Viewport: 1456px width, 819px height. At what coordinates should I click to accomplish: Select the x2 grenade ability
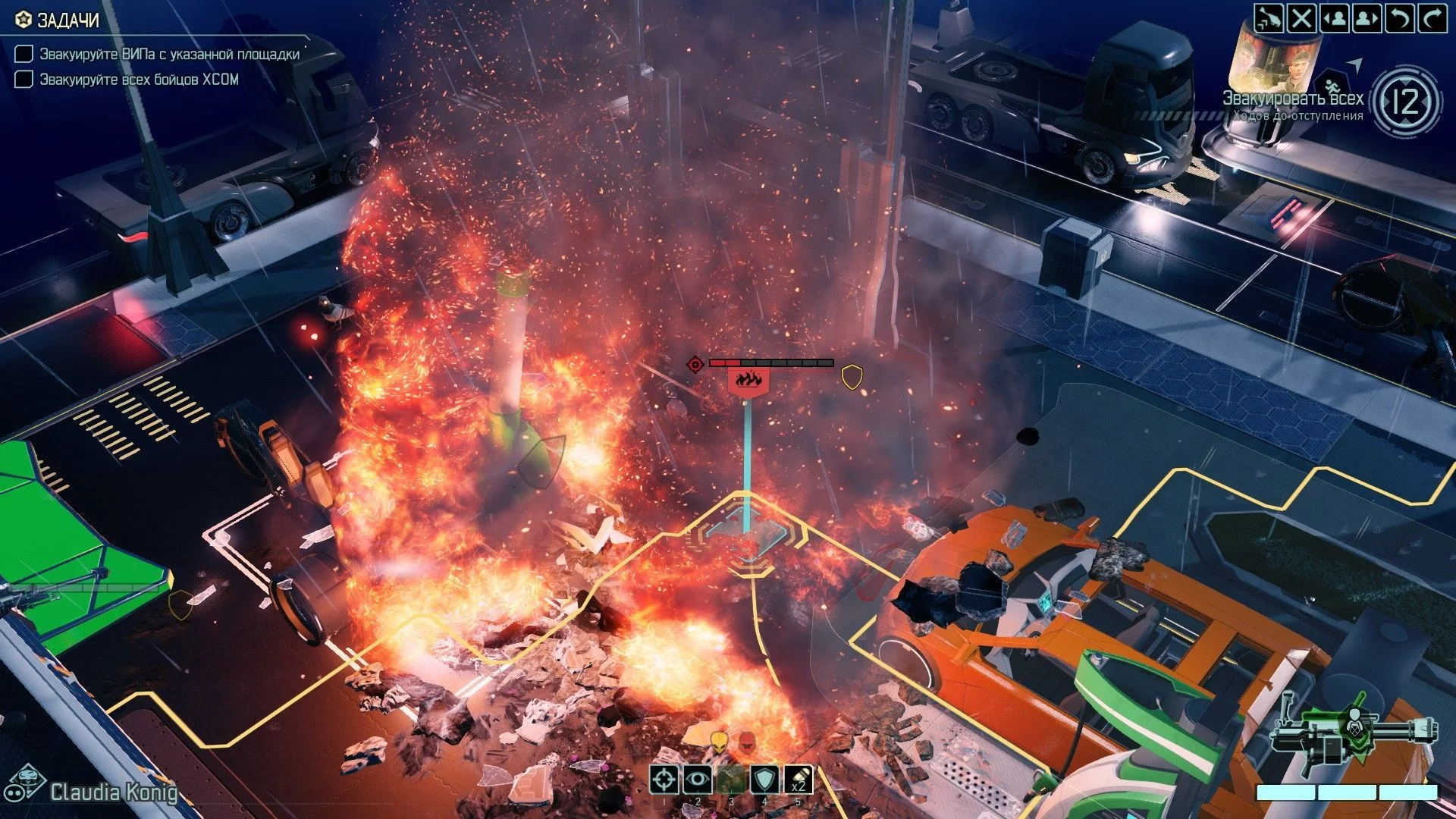point(798,779)
